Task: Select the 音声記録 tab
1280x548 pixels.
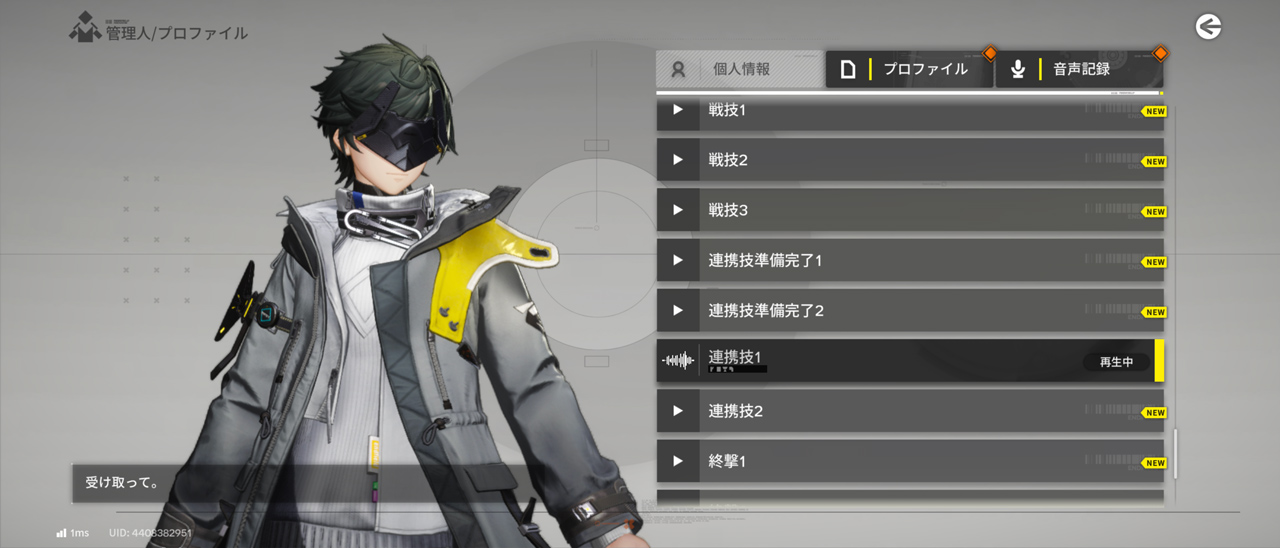Action: [1079, 69]
